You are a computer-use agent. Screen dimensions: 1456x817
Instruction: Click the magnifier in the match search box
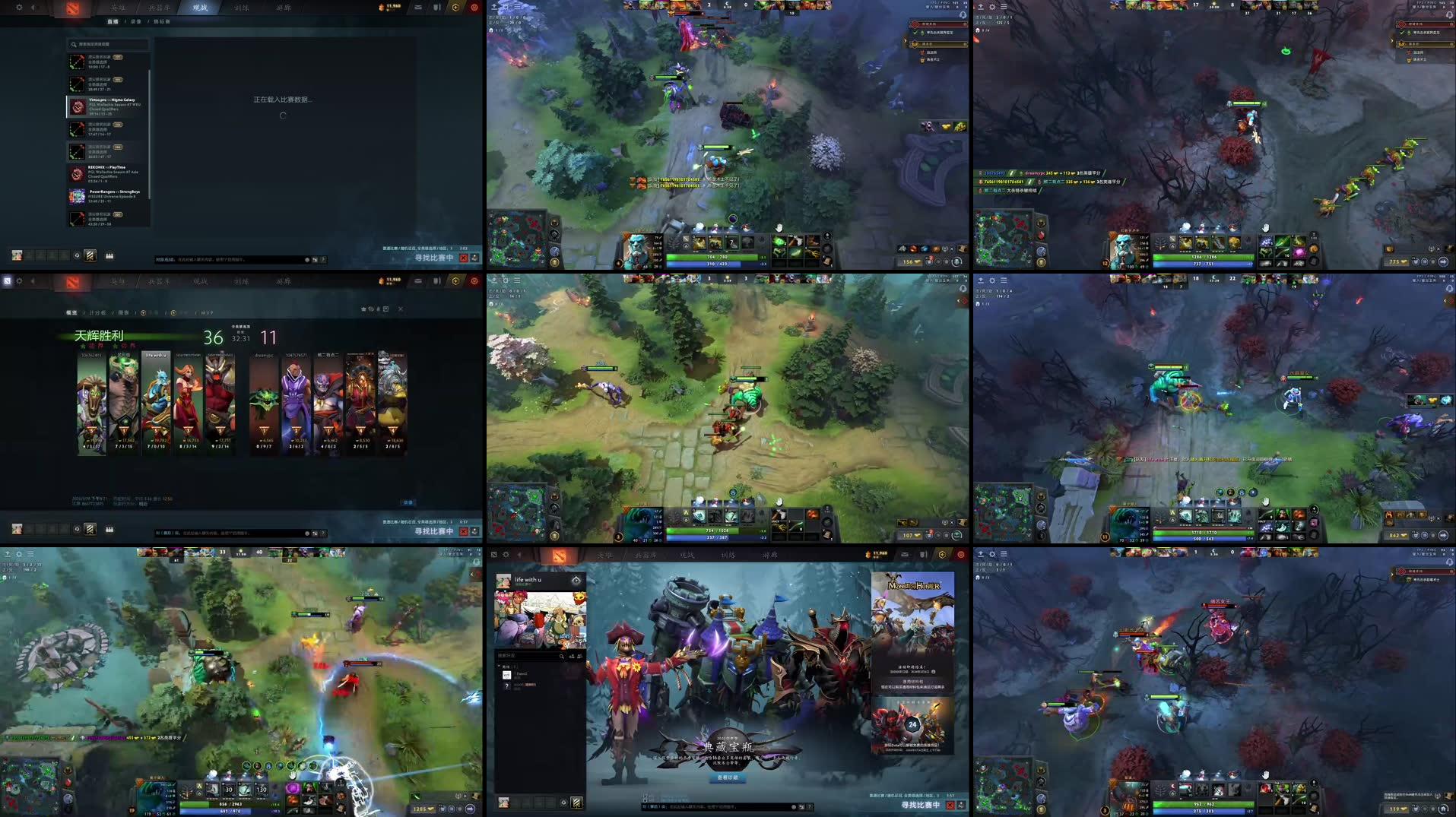[74, 45]
